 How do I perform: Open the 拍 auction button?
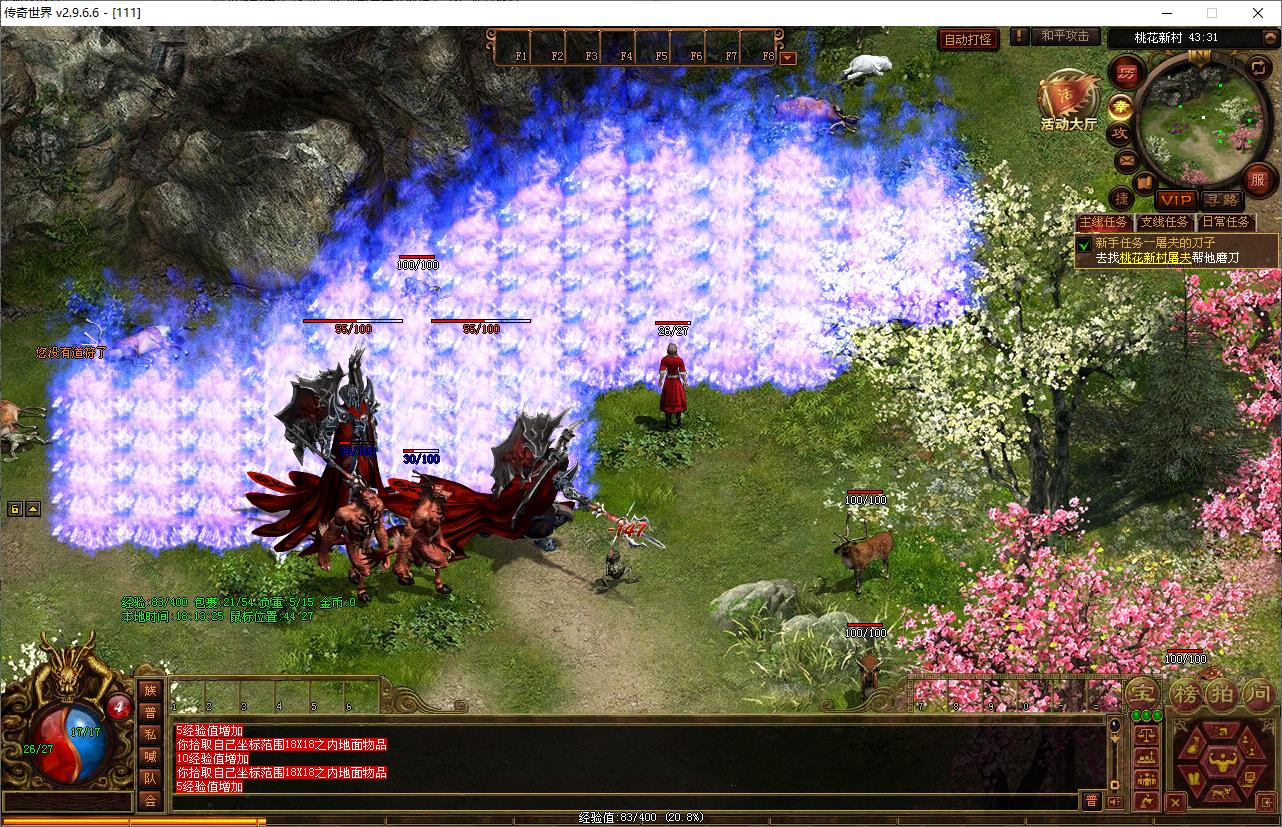click(x=1222, y=693)
